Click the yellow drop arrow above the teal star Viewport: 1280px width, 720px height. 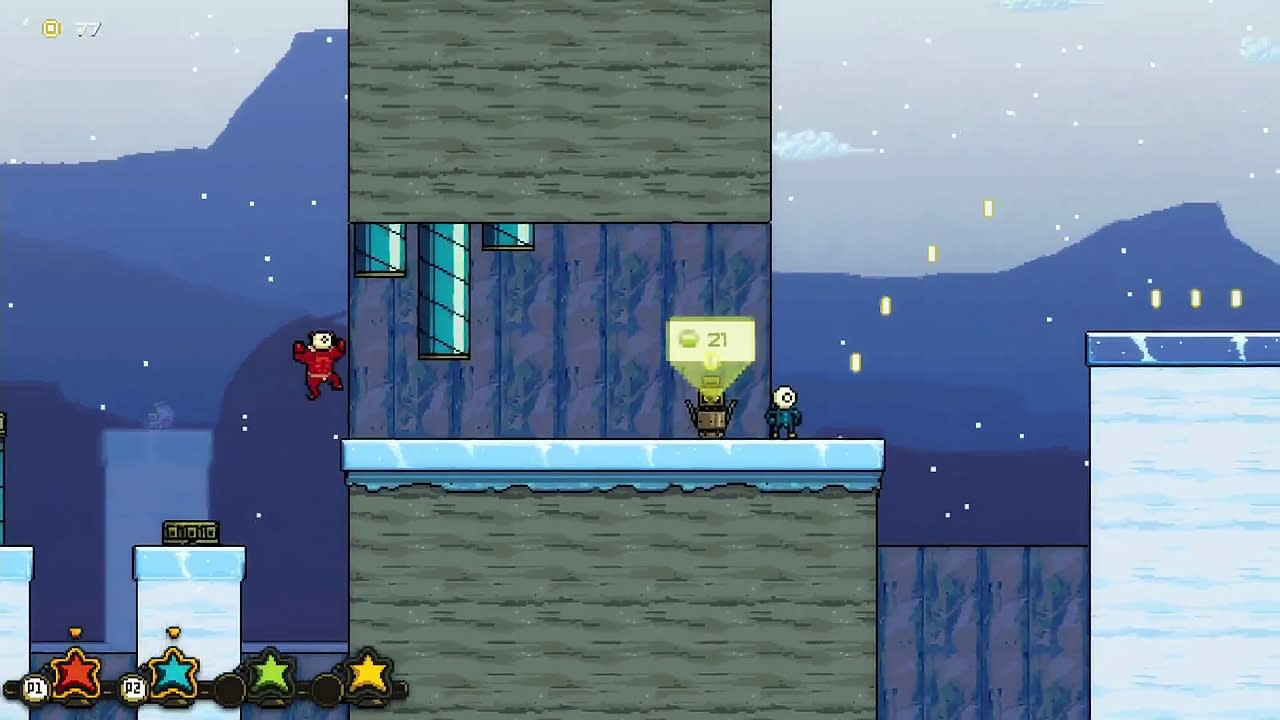[174, 632]
